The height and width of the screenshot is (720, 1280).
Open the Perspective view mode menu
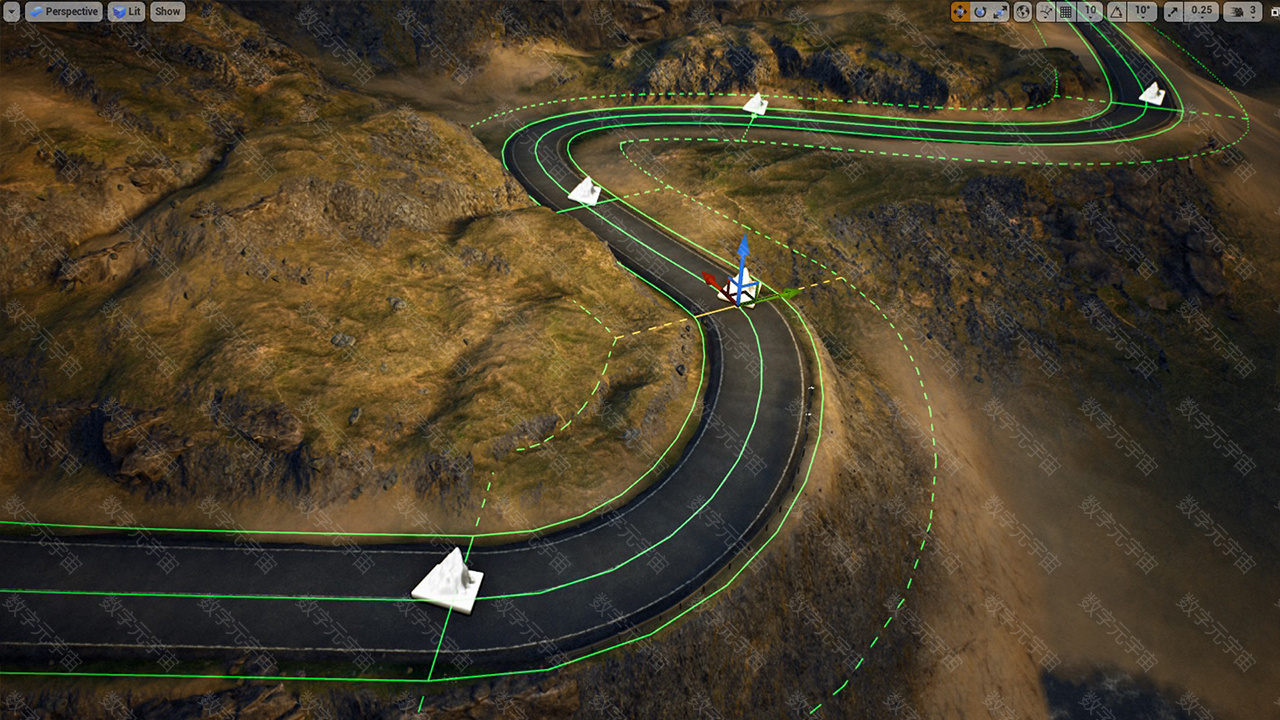[x=64, y=12]
